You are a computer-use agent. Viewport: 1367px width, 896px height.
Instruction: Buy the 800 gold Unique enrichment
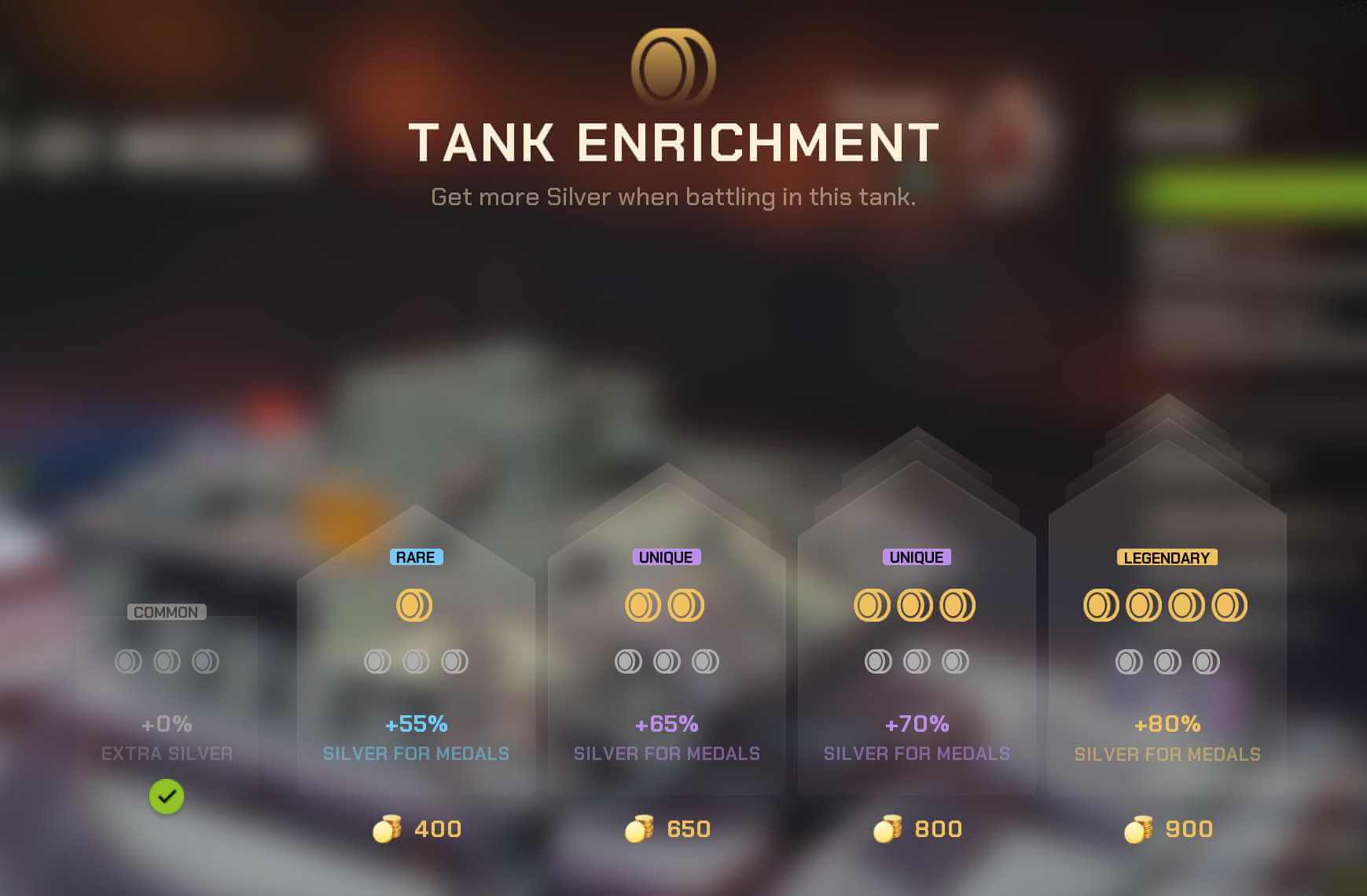click(916, 828)
